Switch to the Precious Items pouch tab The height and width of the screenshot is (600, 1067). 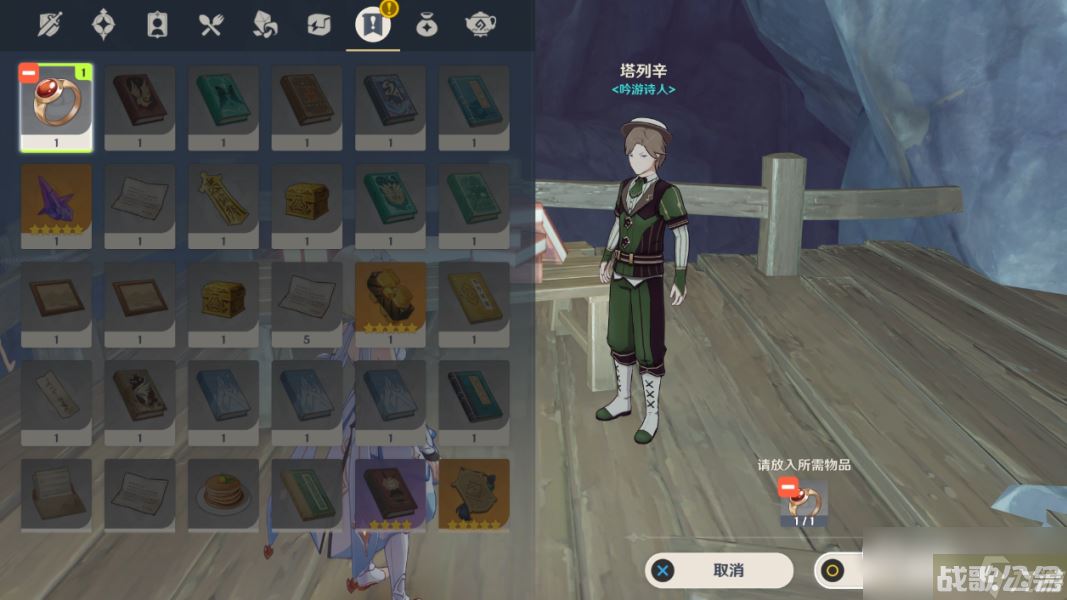pyautogui.click(x=427, y=25)
